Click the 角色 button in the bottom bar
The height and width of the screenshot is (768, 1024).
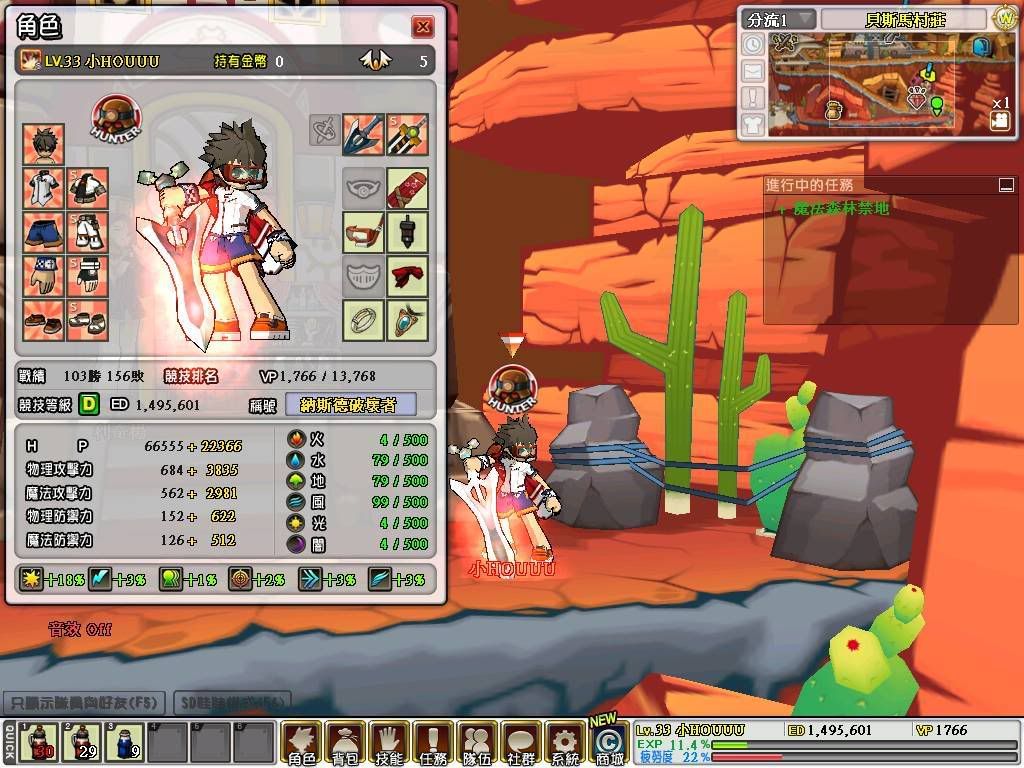pyautogui.click(x=301, y=743)
